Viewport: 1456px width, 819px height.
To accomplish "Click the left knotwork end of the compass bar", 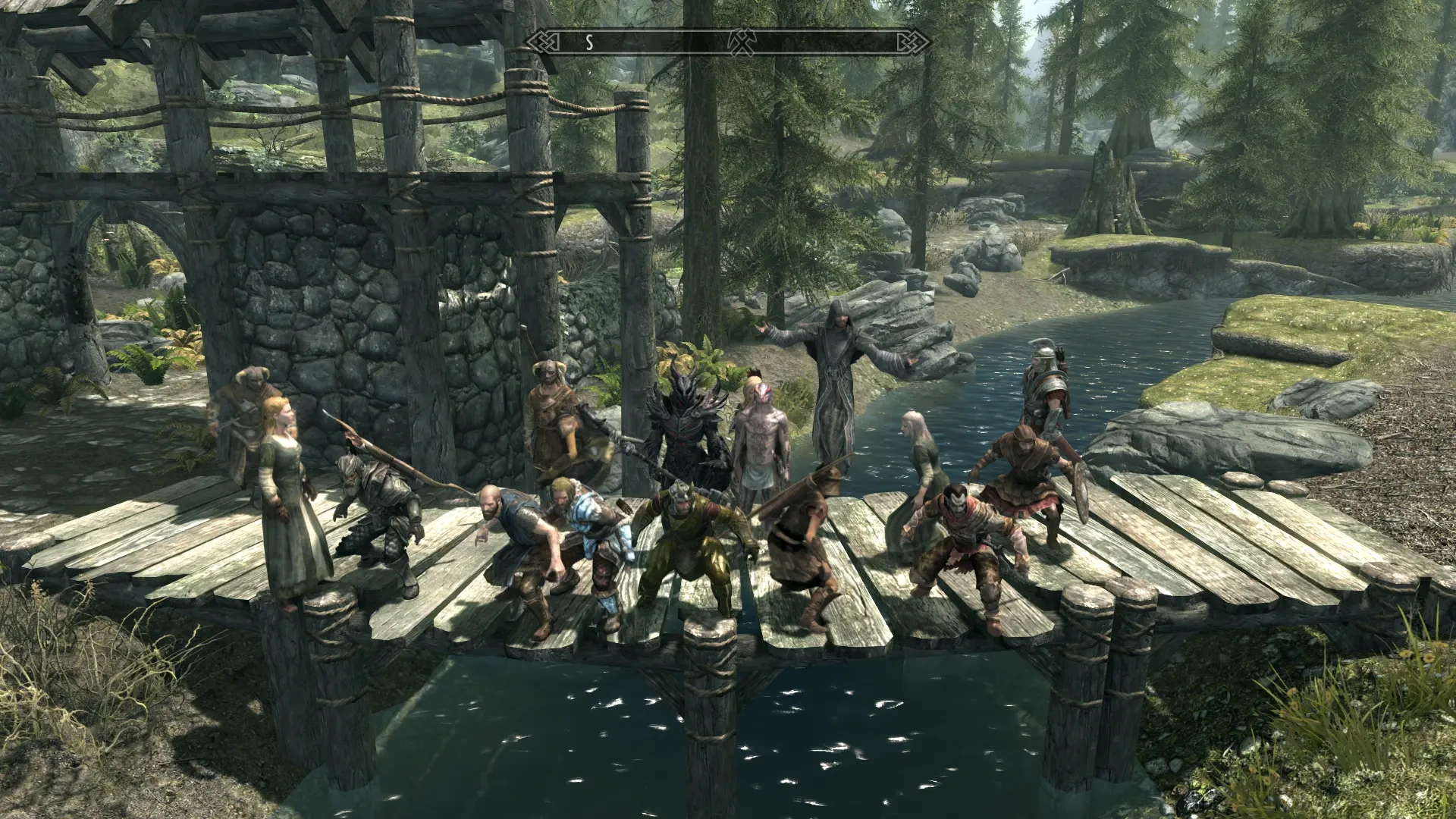I will point(544,42).
